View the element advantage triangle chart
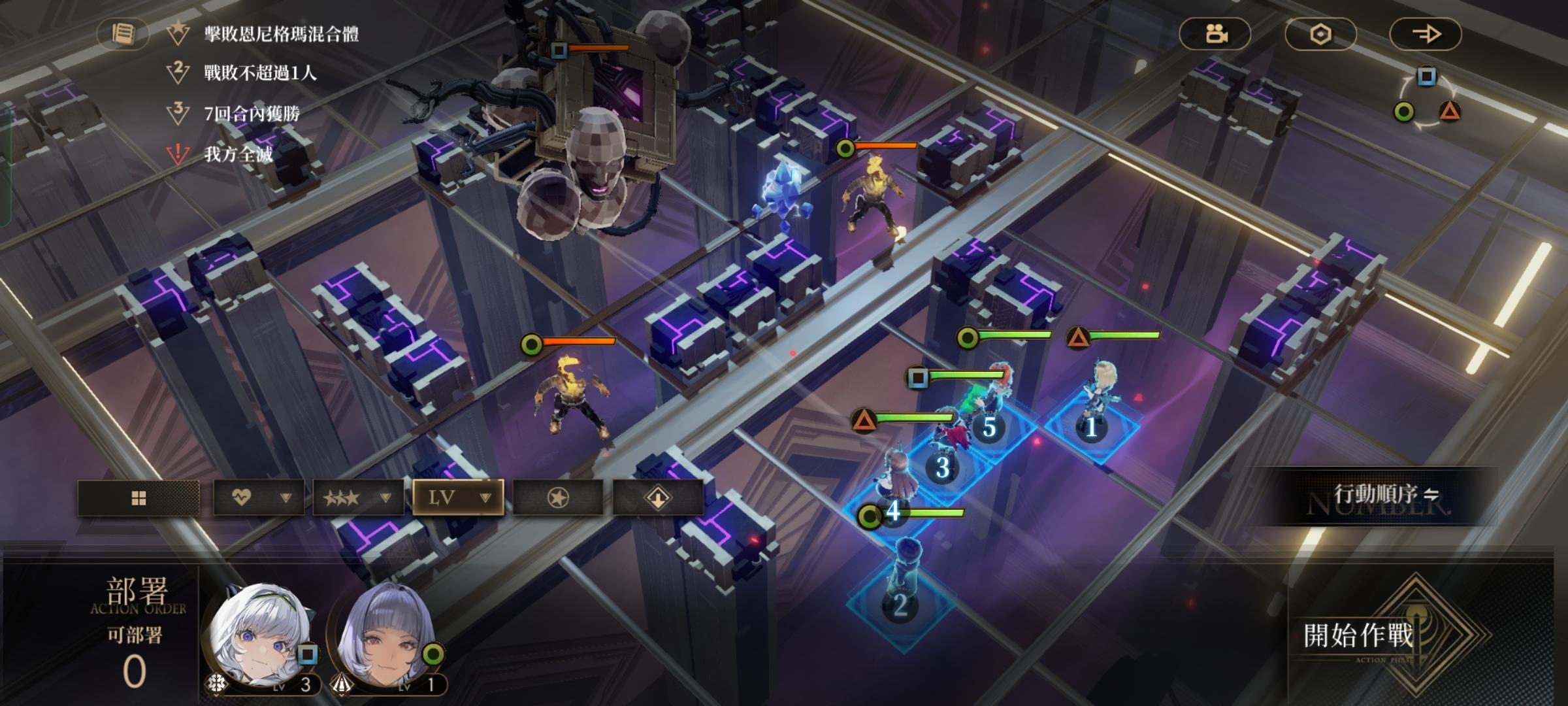Image resolution: width=1568 pixels, height=706 pixels. 1427,98
